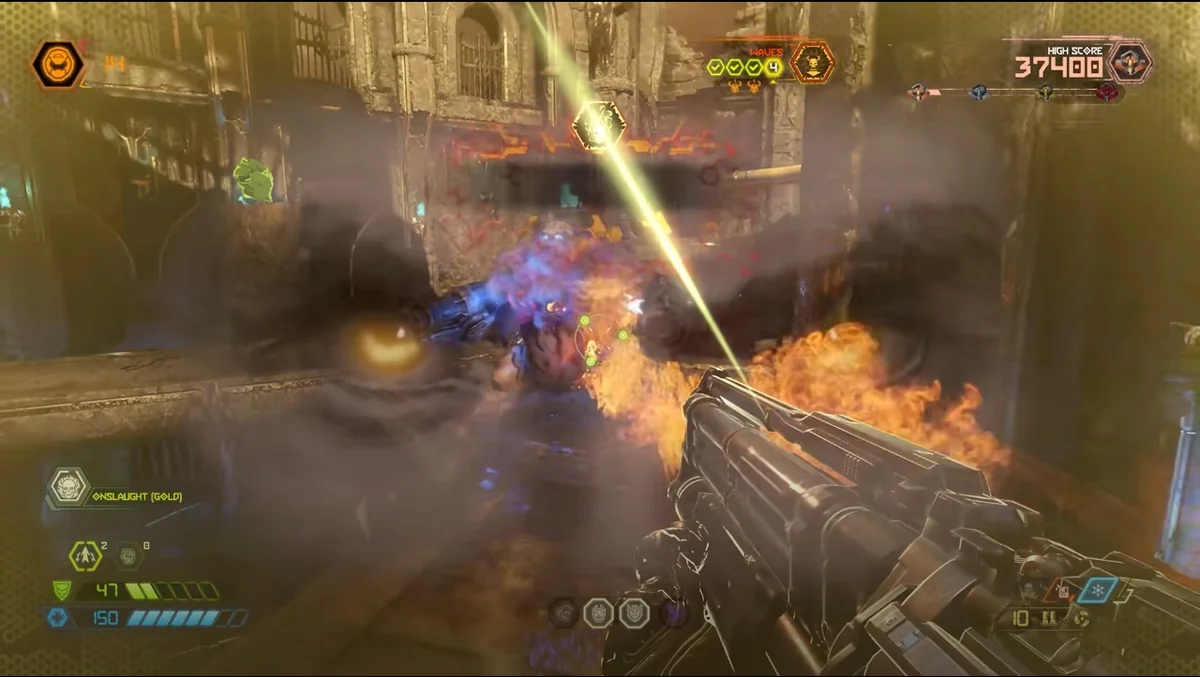Select the extra lives arrow hexagon icon

pyautogui.click(x=84, y=556)
